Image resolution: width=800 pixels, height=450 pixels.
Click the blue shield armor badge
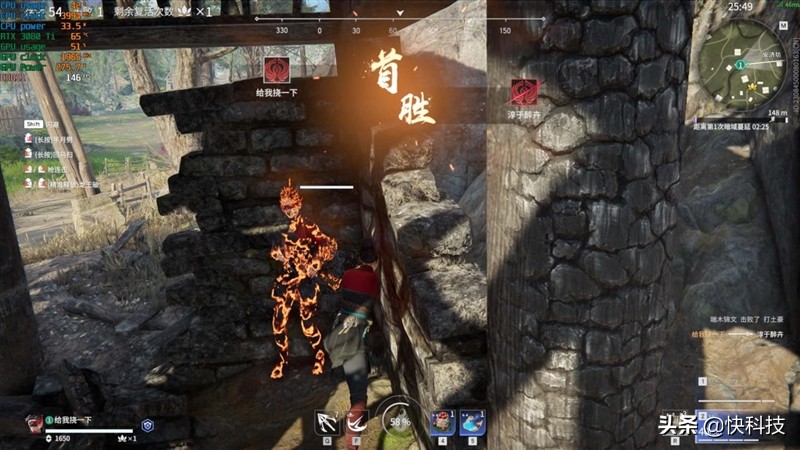coord(147,424)
